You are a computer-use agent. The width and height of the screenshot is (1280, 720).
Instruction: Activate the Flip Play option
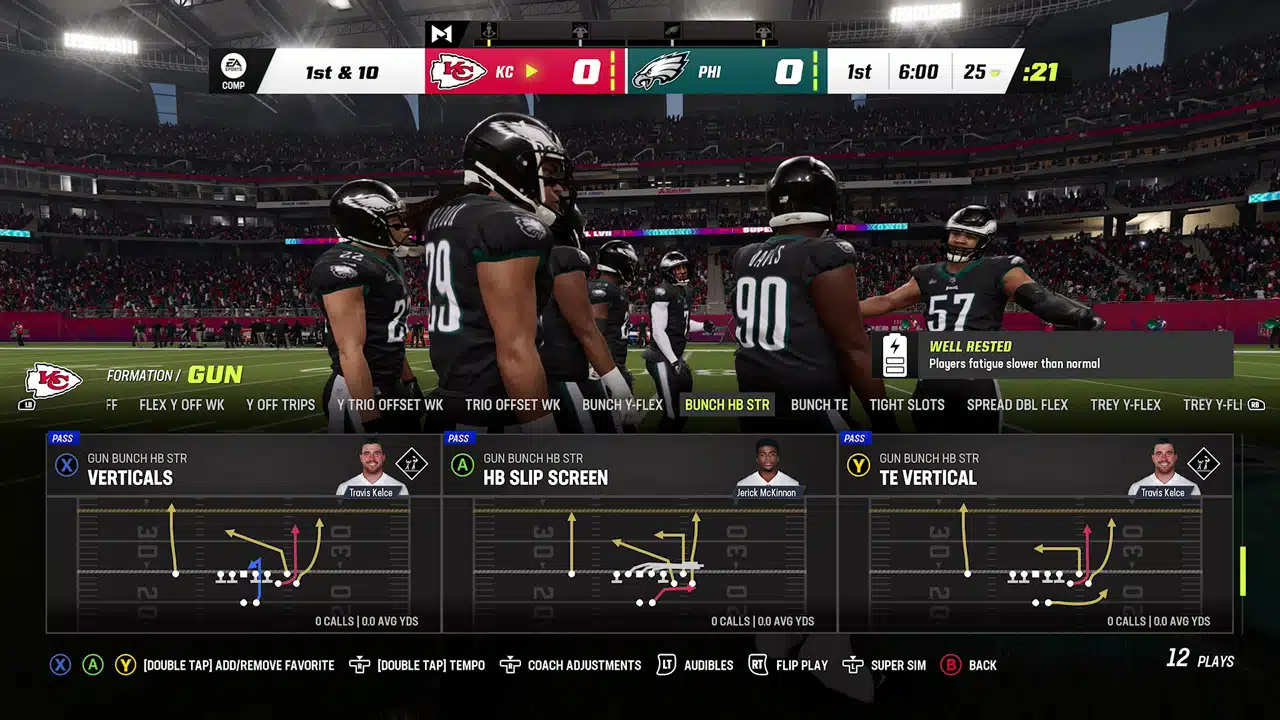[789, 665]
